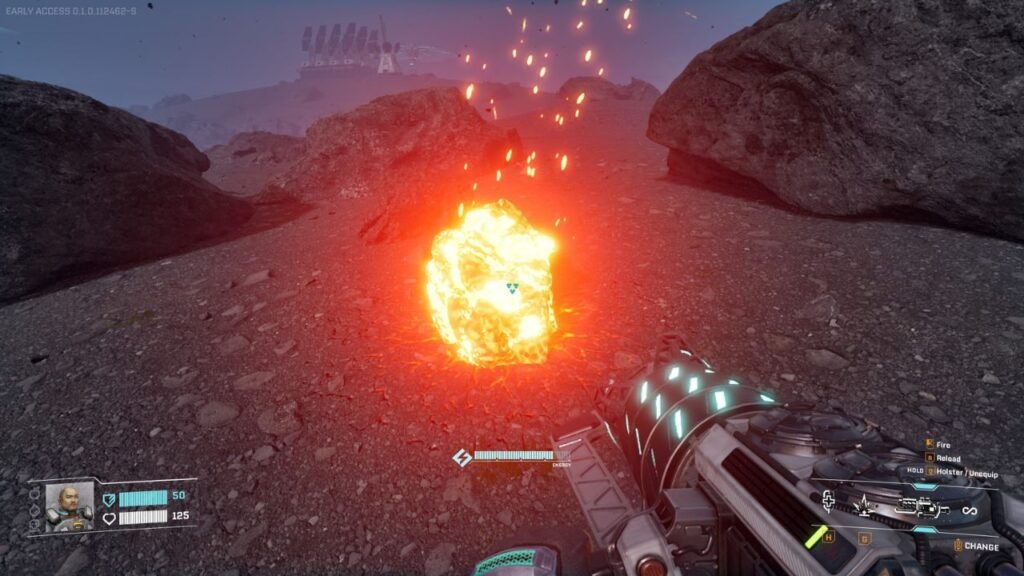Click the character portrait in the HUD

[x=68, y=506]
